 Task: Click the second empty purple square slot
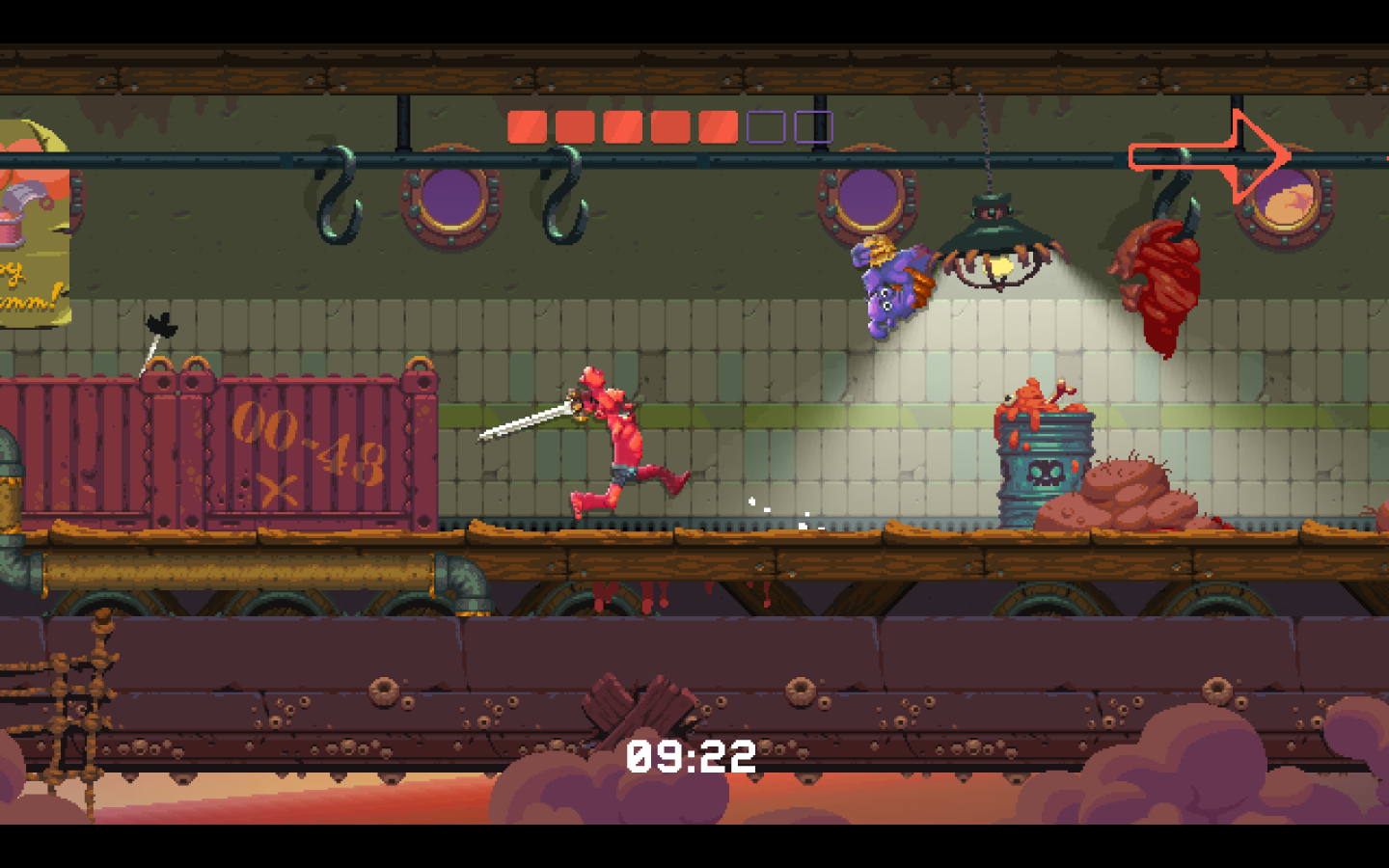[x=813, y=124]
